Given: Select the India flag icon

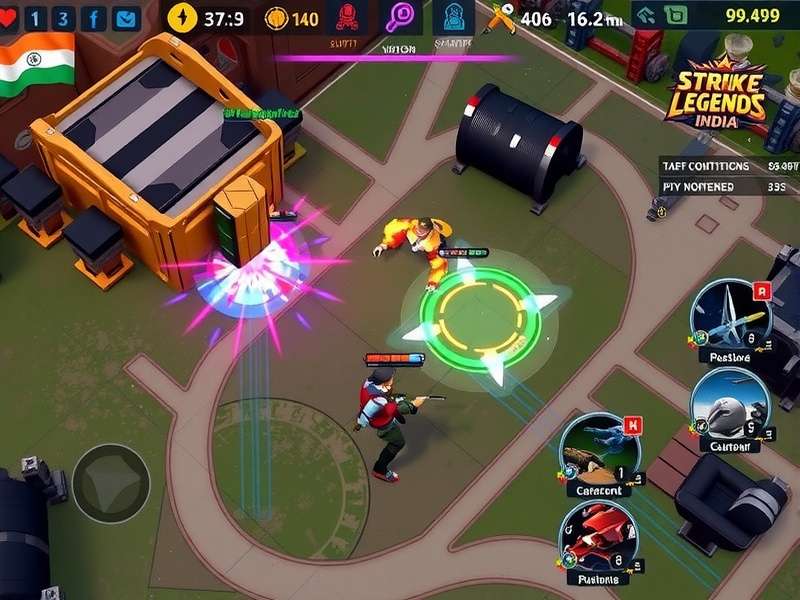Looking at the screenshot, I should [37, 64].
